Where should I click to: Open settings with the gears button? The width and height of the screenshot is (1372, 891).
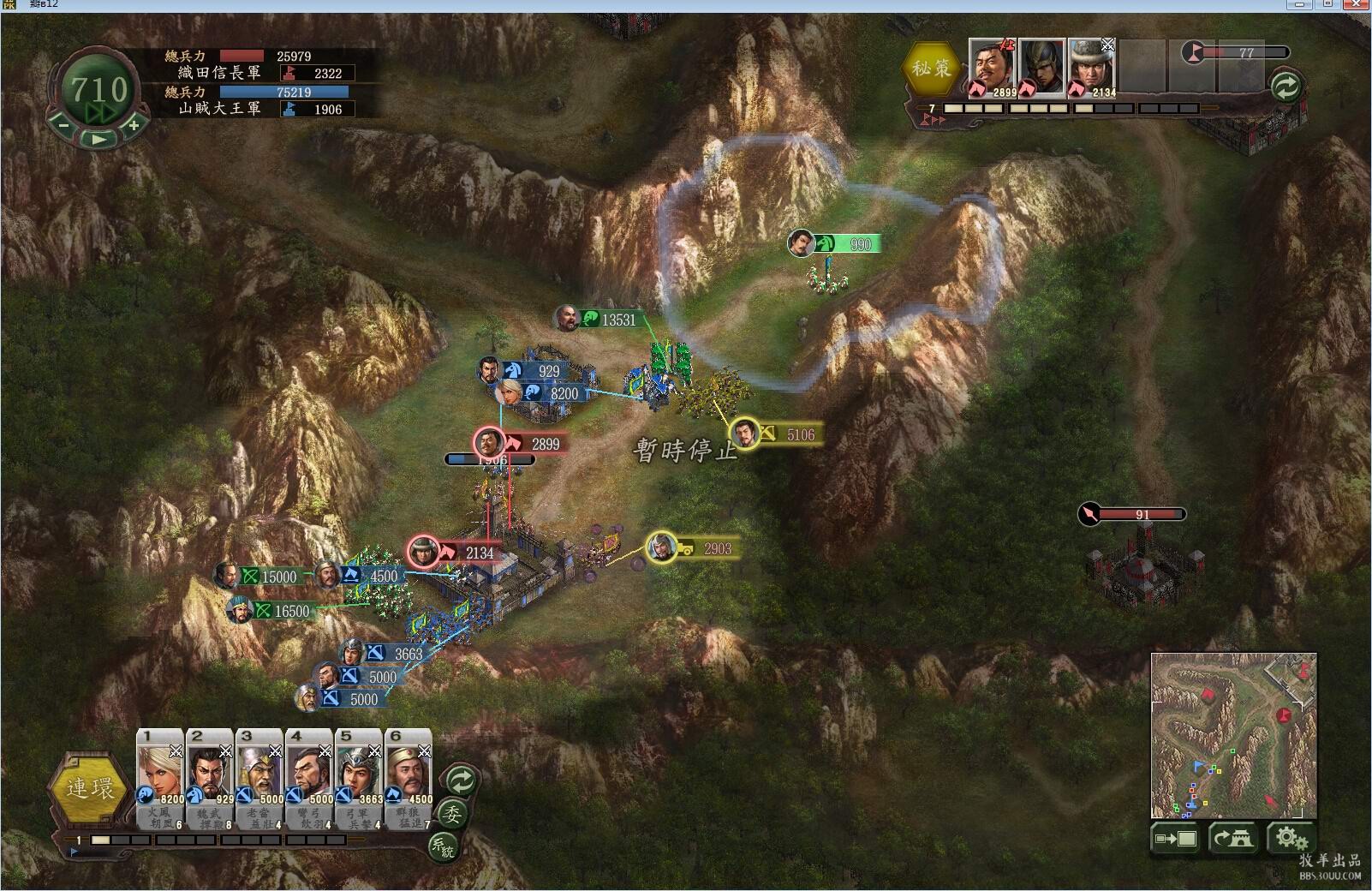[1290, 839]
